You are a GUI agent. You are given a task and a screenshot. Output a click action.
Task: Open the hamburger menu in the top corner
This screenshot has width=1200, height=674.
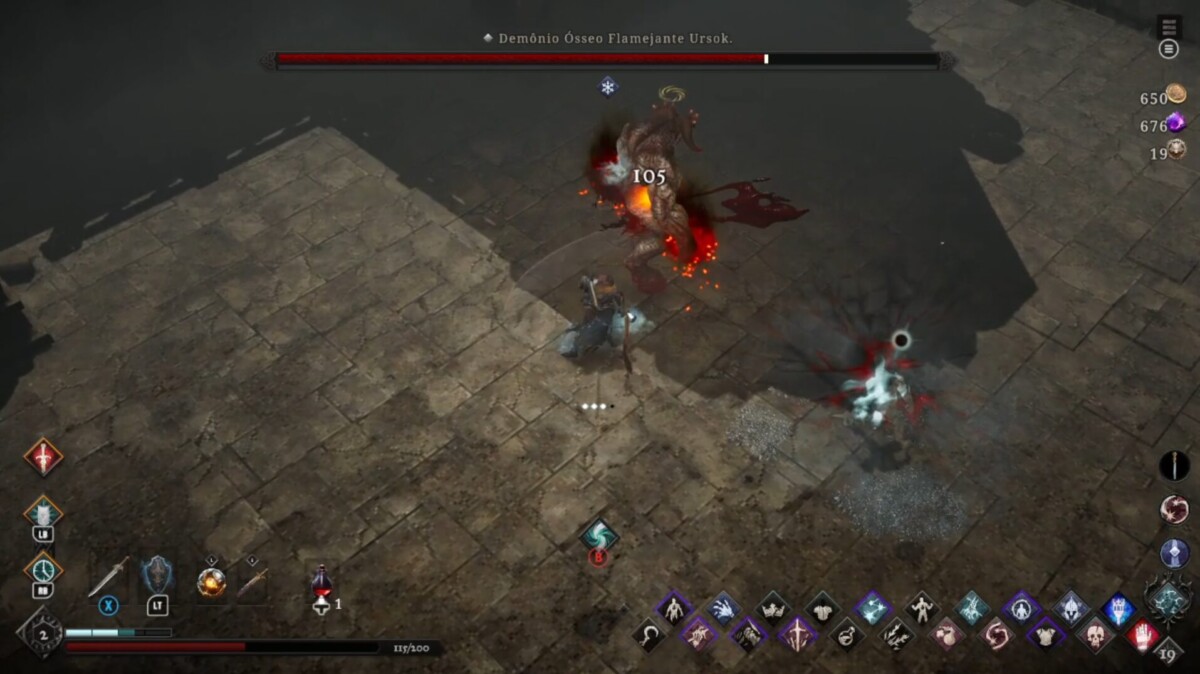tap(1168, 49)
